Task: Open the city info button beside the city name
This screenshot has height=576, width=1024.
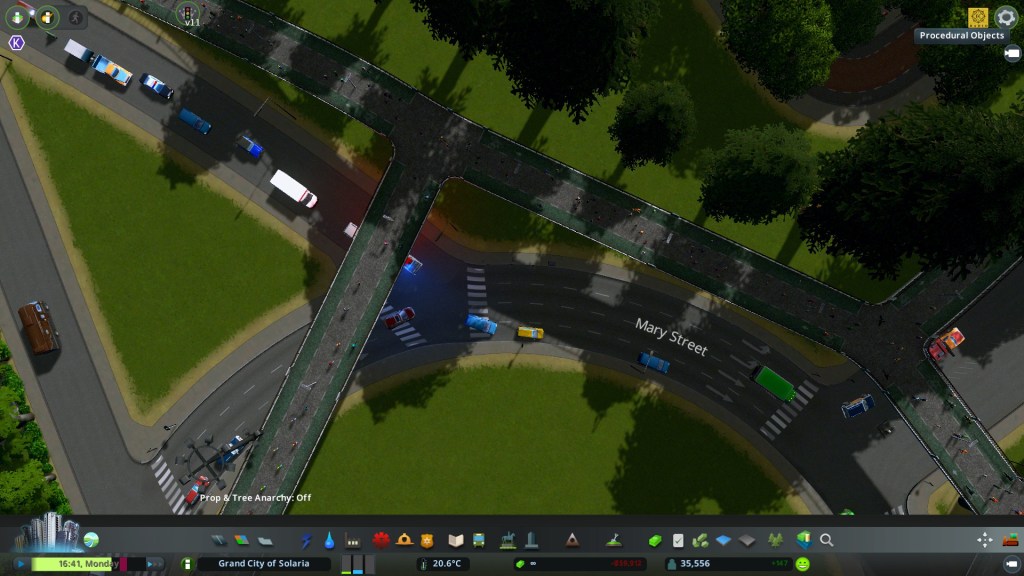Action: 185,564
